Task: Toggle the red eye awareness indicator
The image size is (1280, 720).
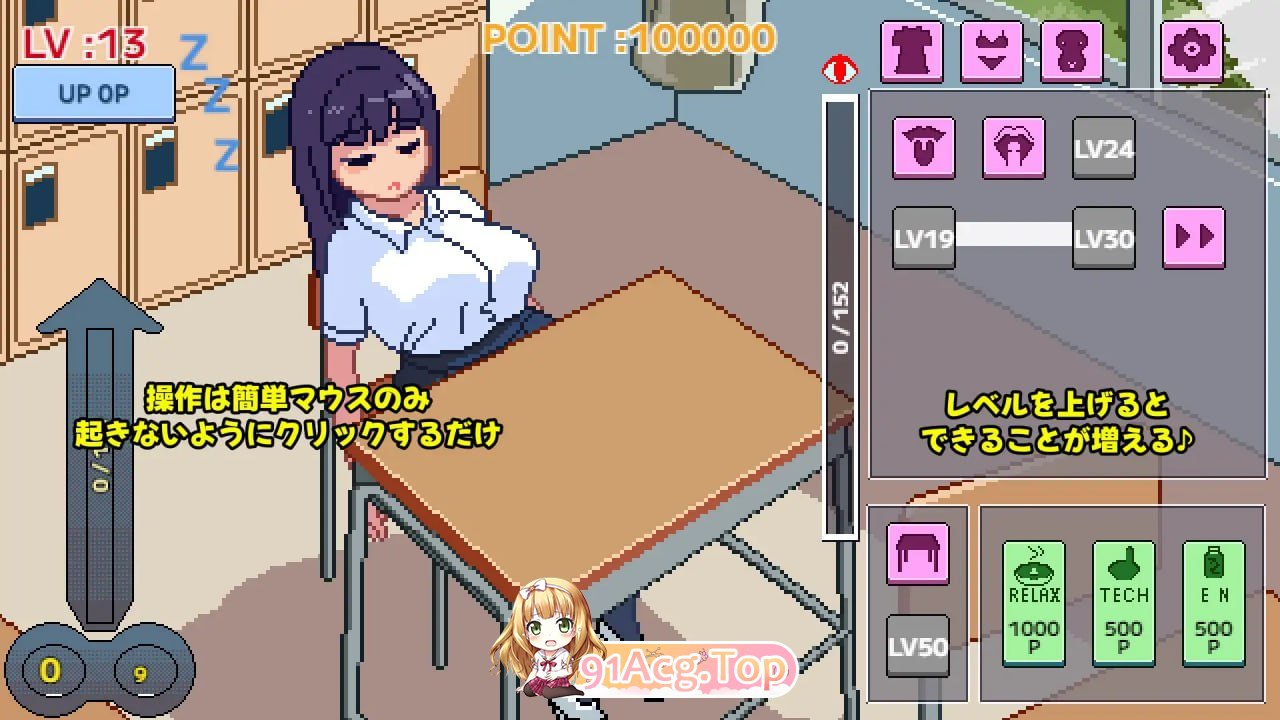Action: click(x=840, y=68)
